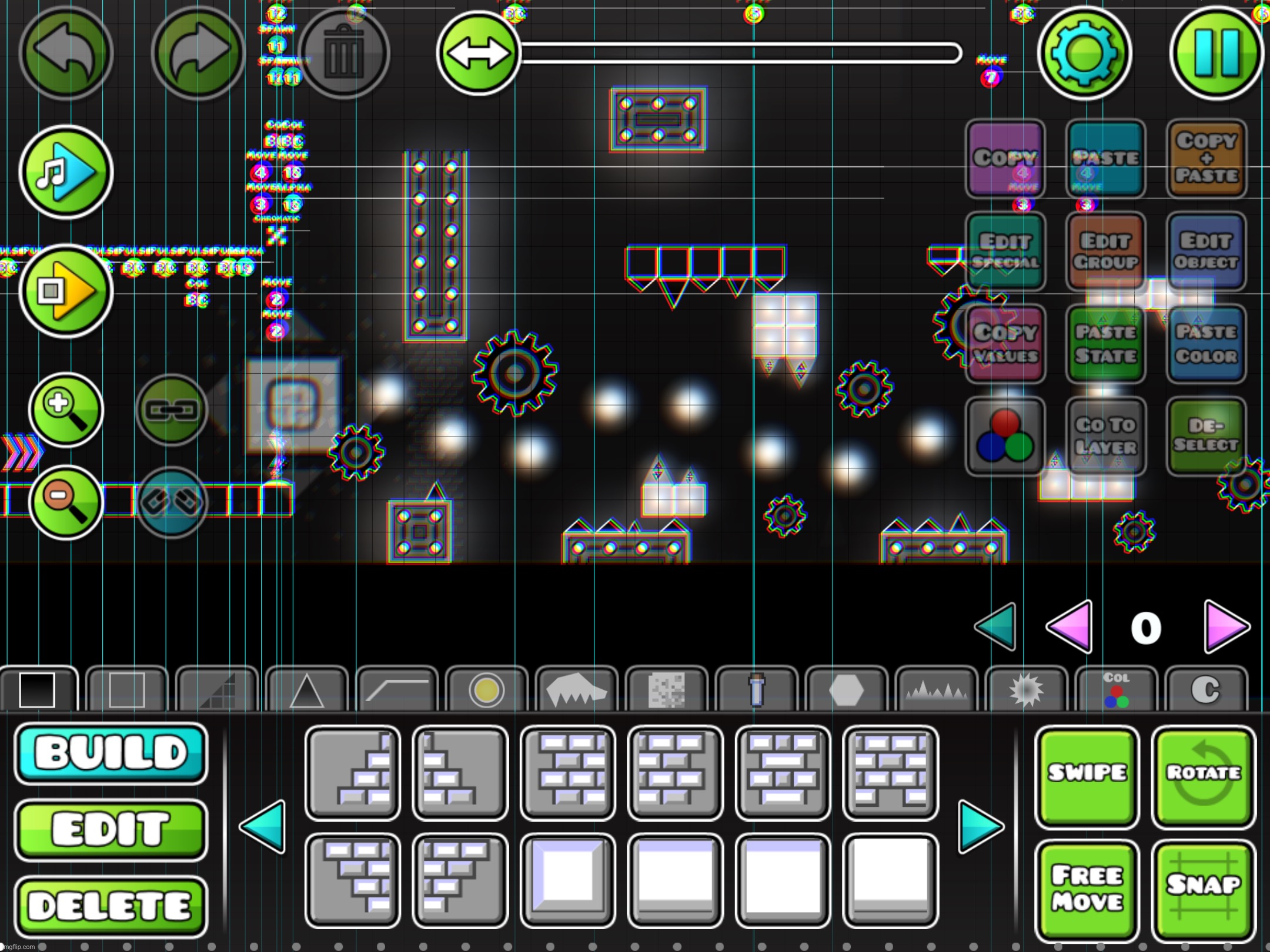This screenshot has width=1270, height=952.
Task: Use the Paste State function
Action: click(x=1105, y=343)
